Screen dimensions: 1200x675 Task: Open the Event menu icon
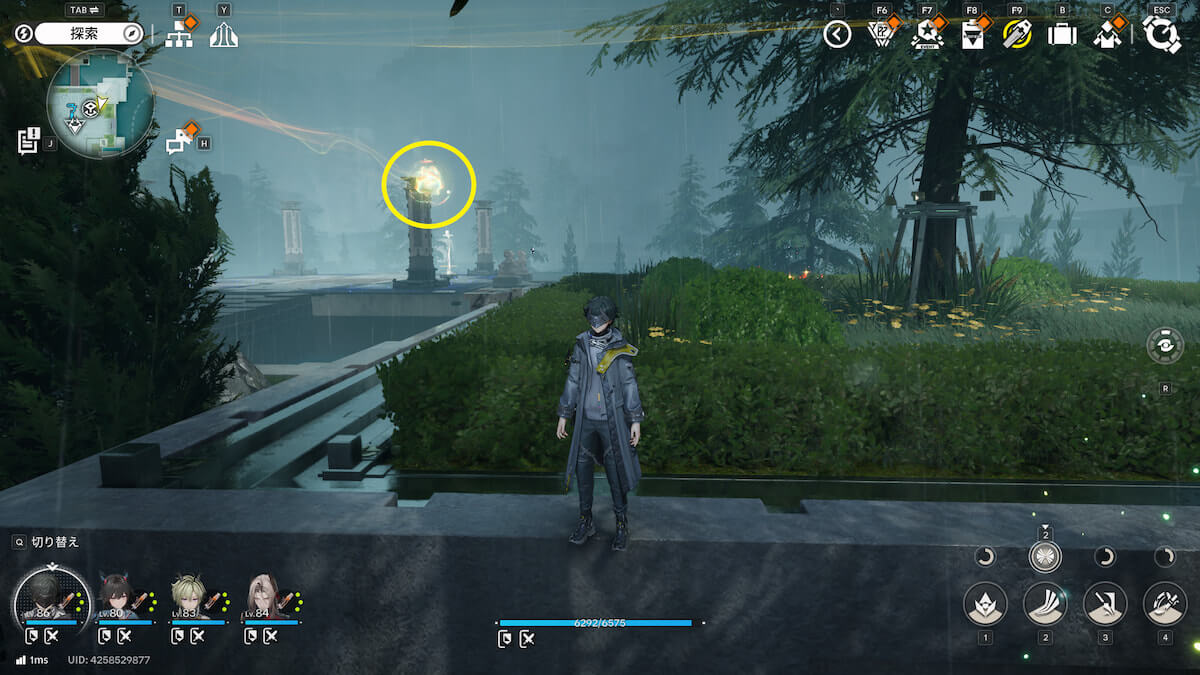coord(927,35)
